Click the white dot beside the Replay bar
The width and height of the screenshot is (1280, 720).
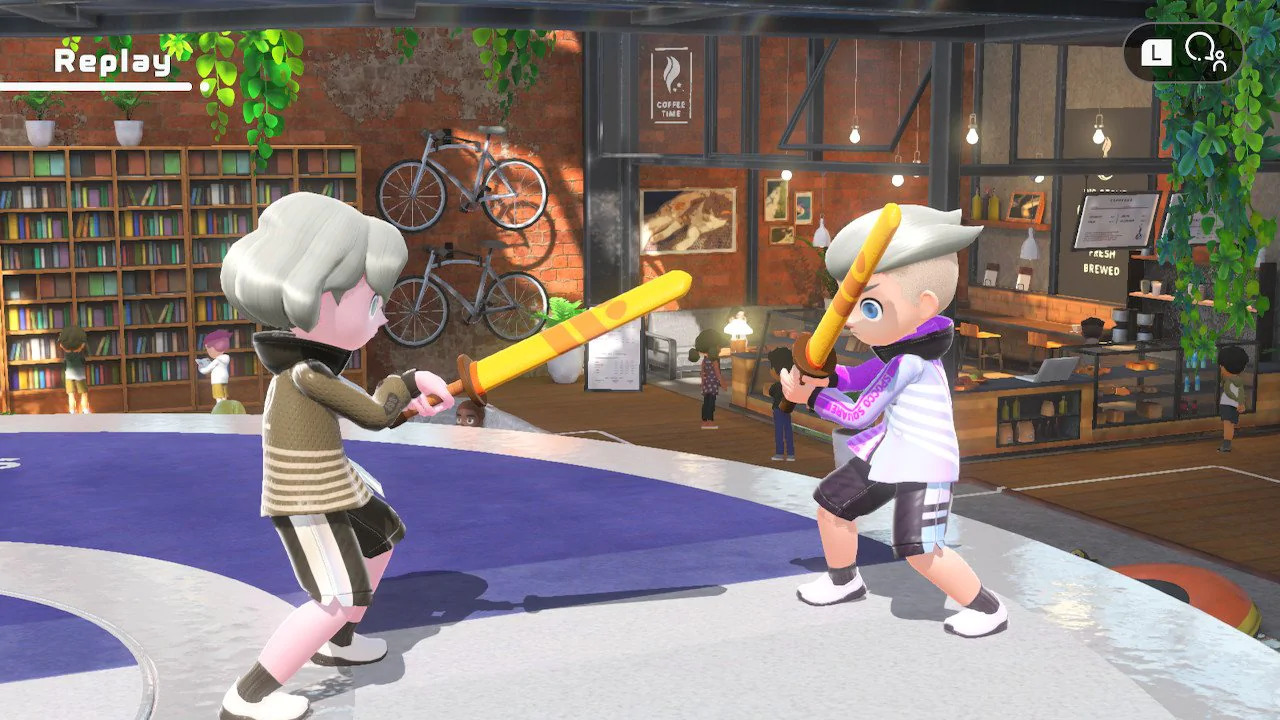tap(205, 87)
